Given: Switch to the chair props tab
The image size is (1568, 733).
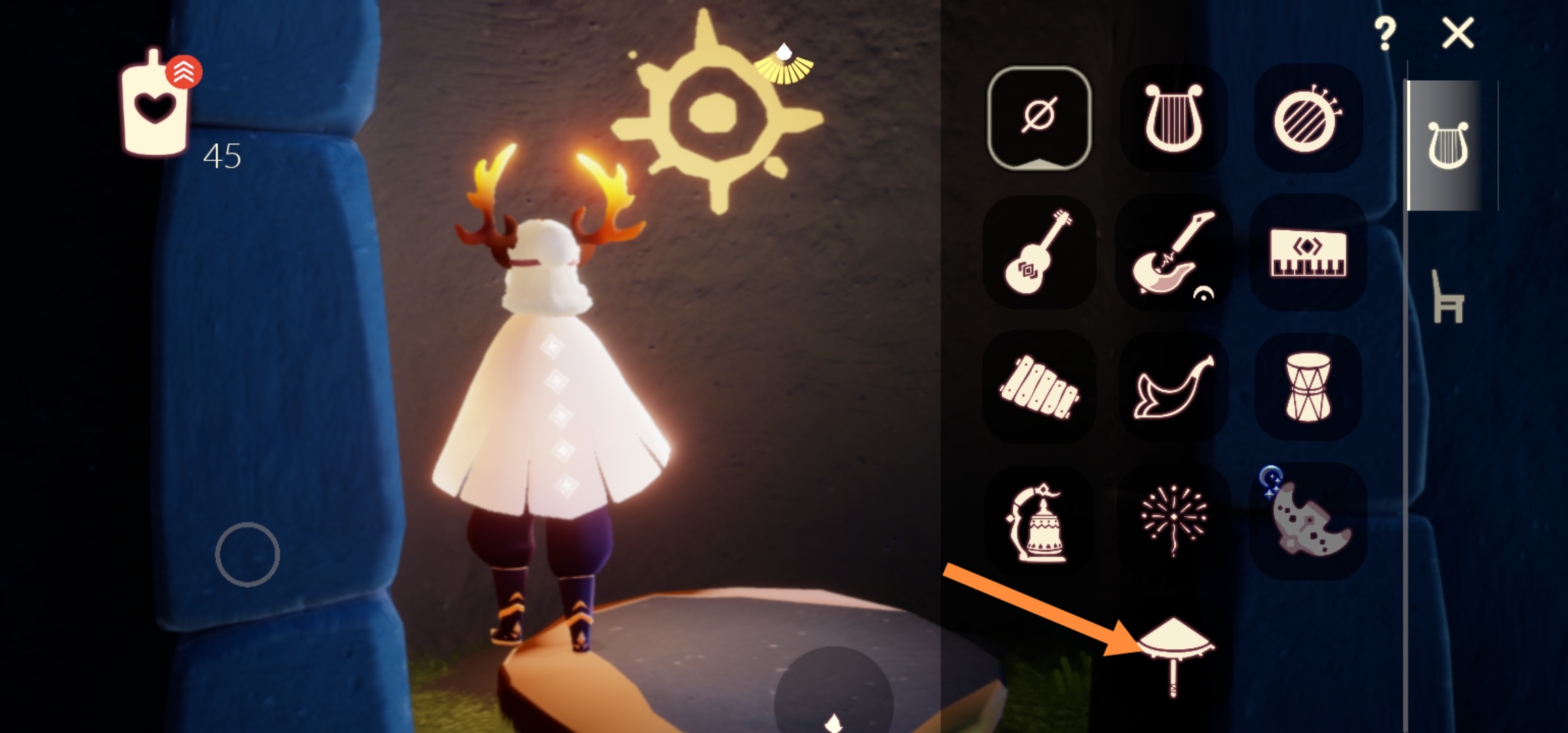Looking at the screenshot, I should pos(1447,297).
